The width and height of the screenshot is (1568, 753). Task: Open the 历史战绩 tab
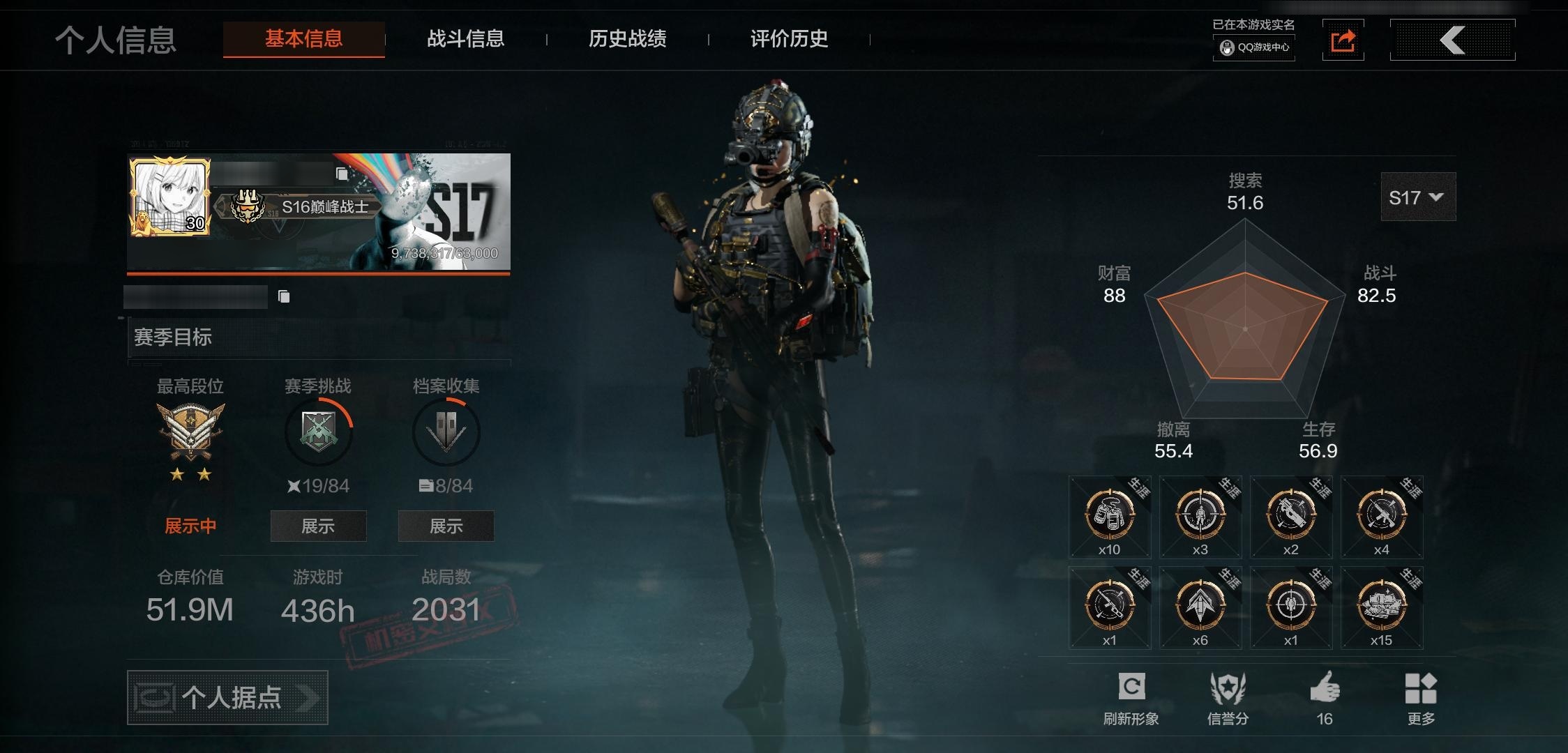(x=627, y=39)
